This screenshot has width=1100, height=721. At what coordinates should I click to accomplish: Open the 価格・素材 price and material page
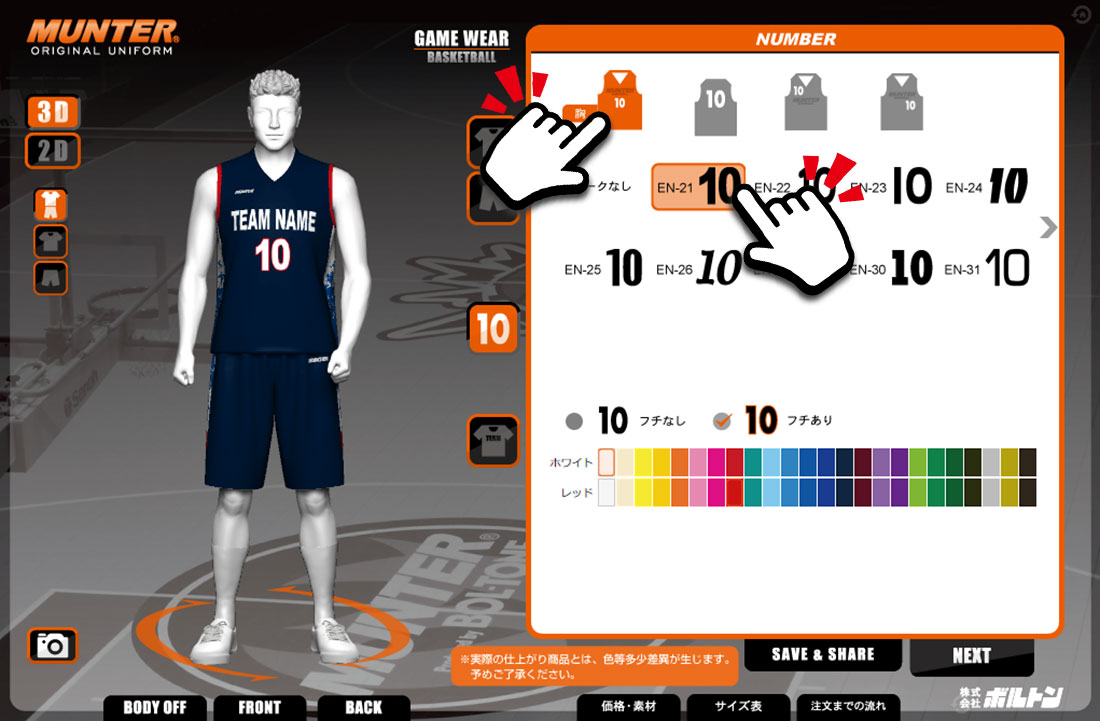click(630, 706)
